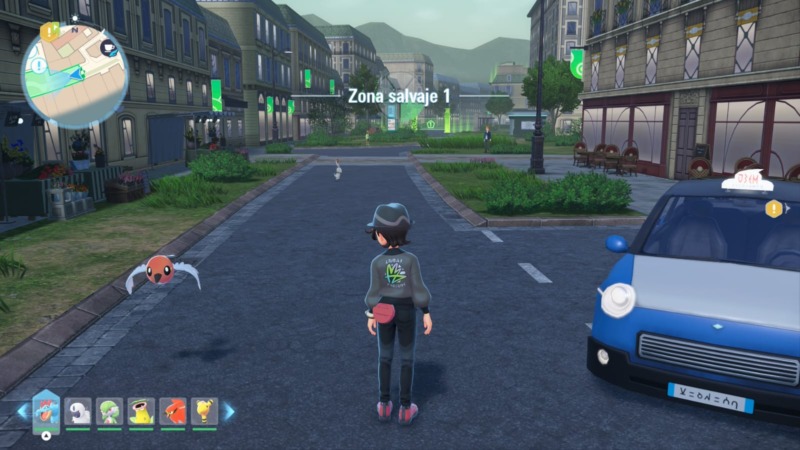Open the circular minimap
Viewport: 800px width, 450px height.
point(75,75)
